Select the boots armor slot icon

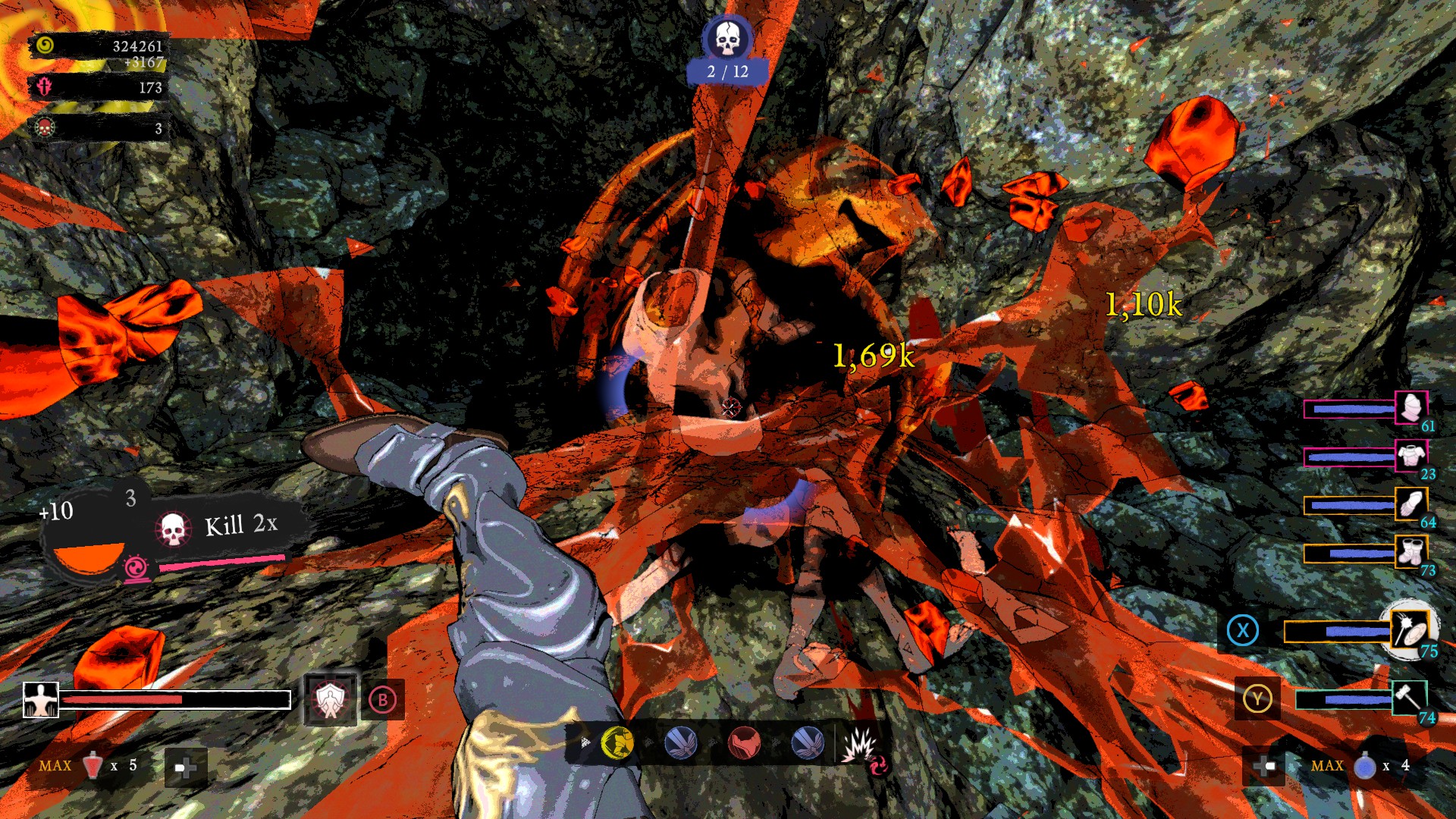click(1410, 552)
